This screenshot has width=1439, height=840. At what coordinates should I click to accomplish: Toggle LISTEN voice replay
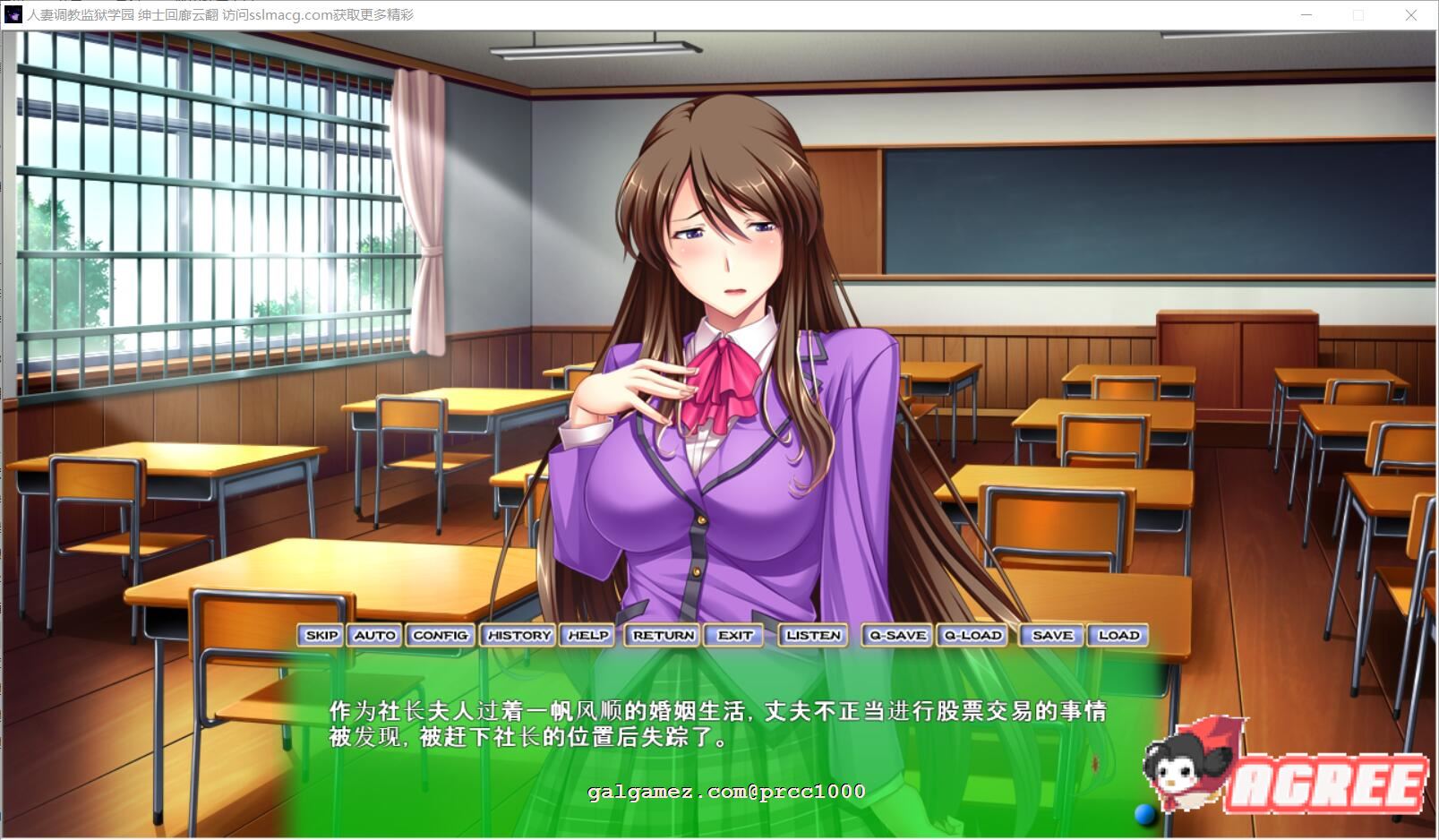point(813,635)
